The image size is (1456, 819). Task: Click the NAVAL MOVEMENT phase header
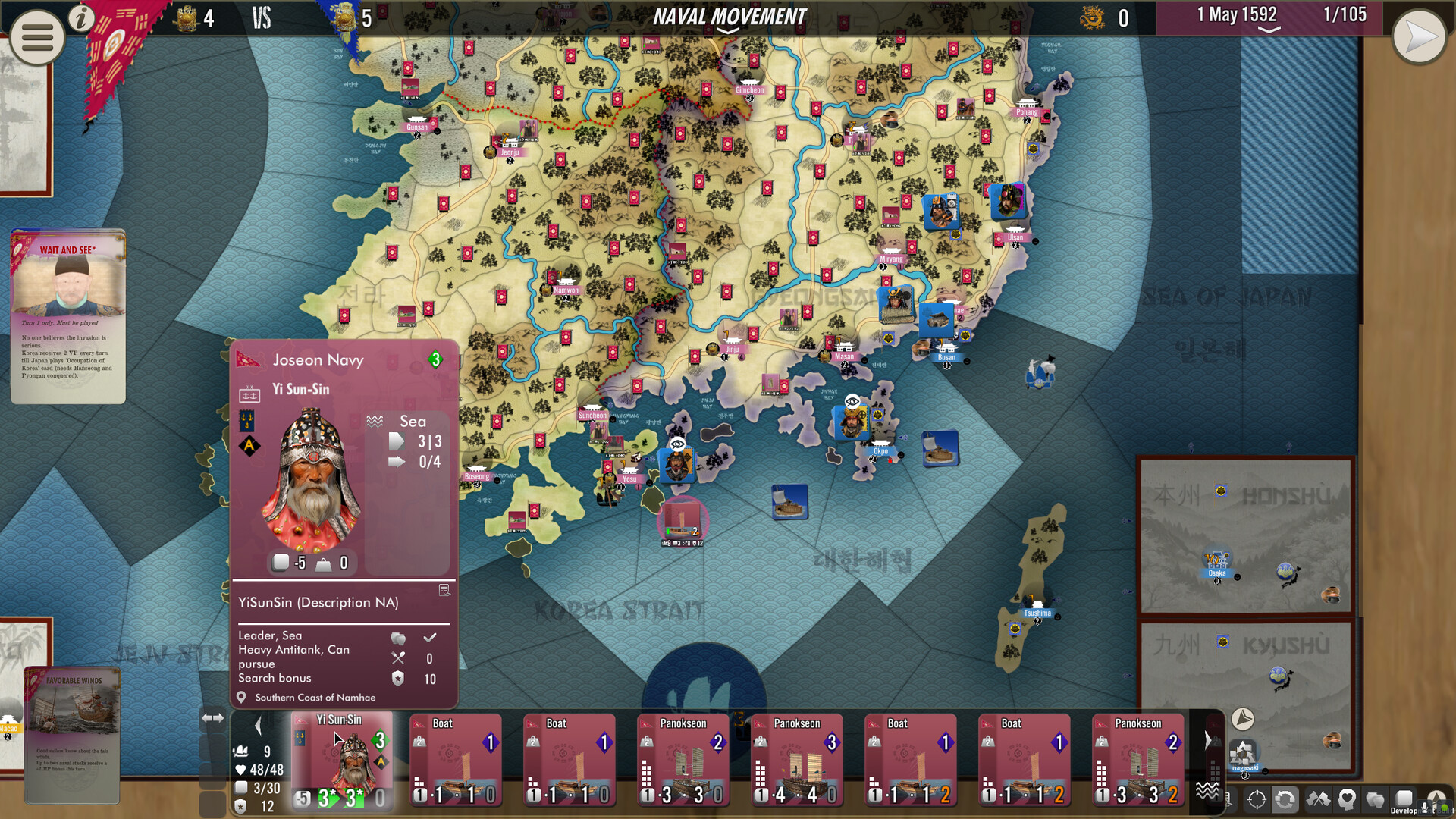pyautogui.click(x=730, y=17)
